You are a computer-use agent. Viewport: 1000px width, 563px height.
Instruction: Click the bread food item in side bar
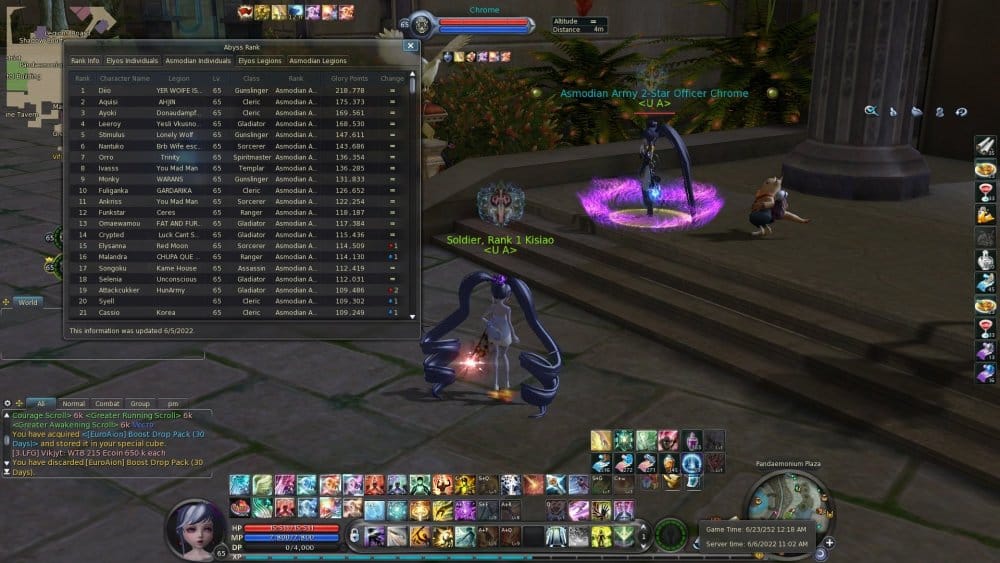(x=985, y=168)
